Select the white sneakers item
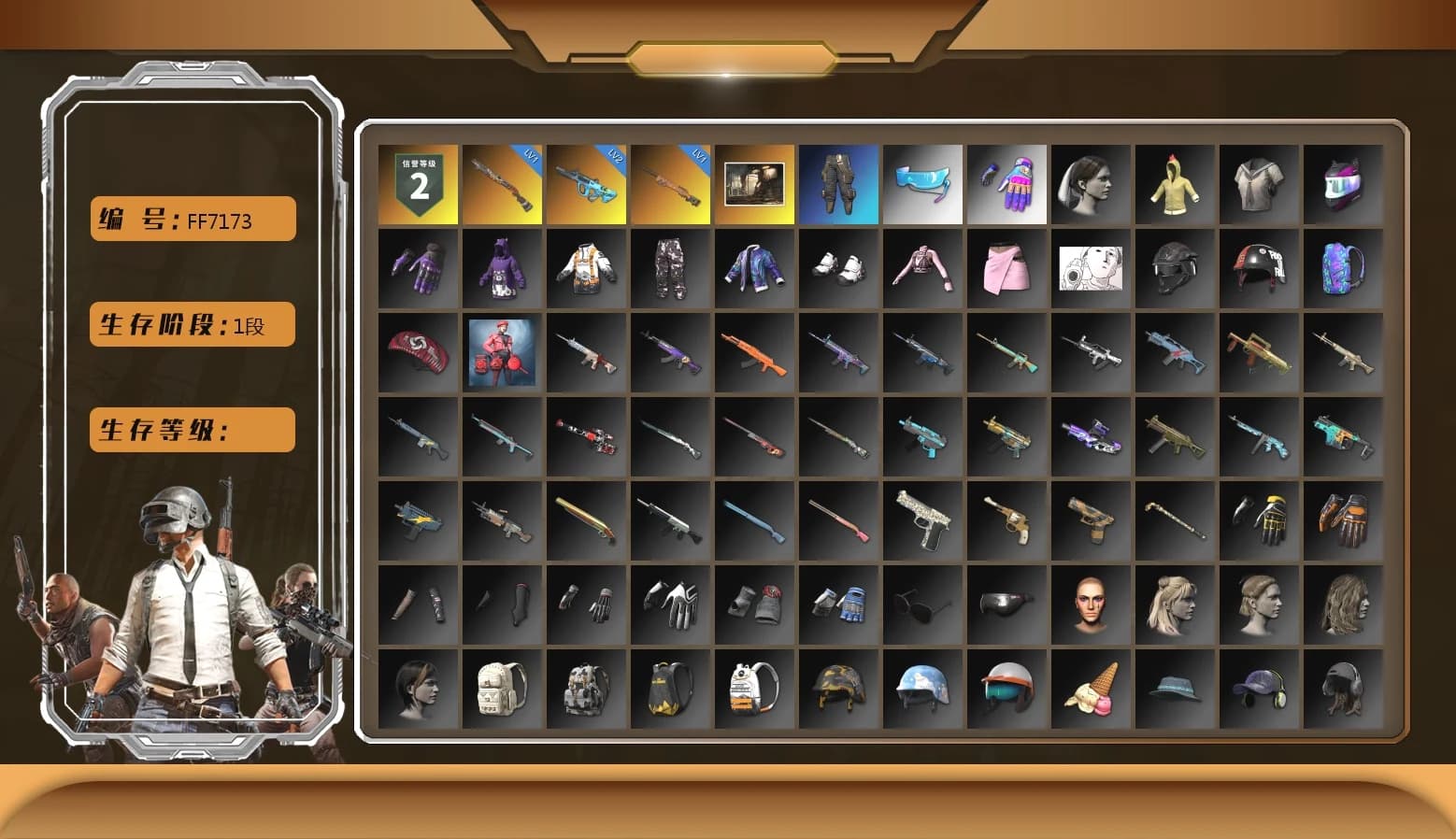Image resolution: width=1456 pixels, height=839 pixels. [838, 269]
